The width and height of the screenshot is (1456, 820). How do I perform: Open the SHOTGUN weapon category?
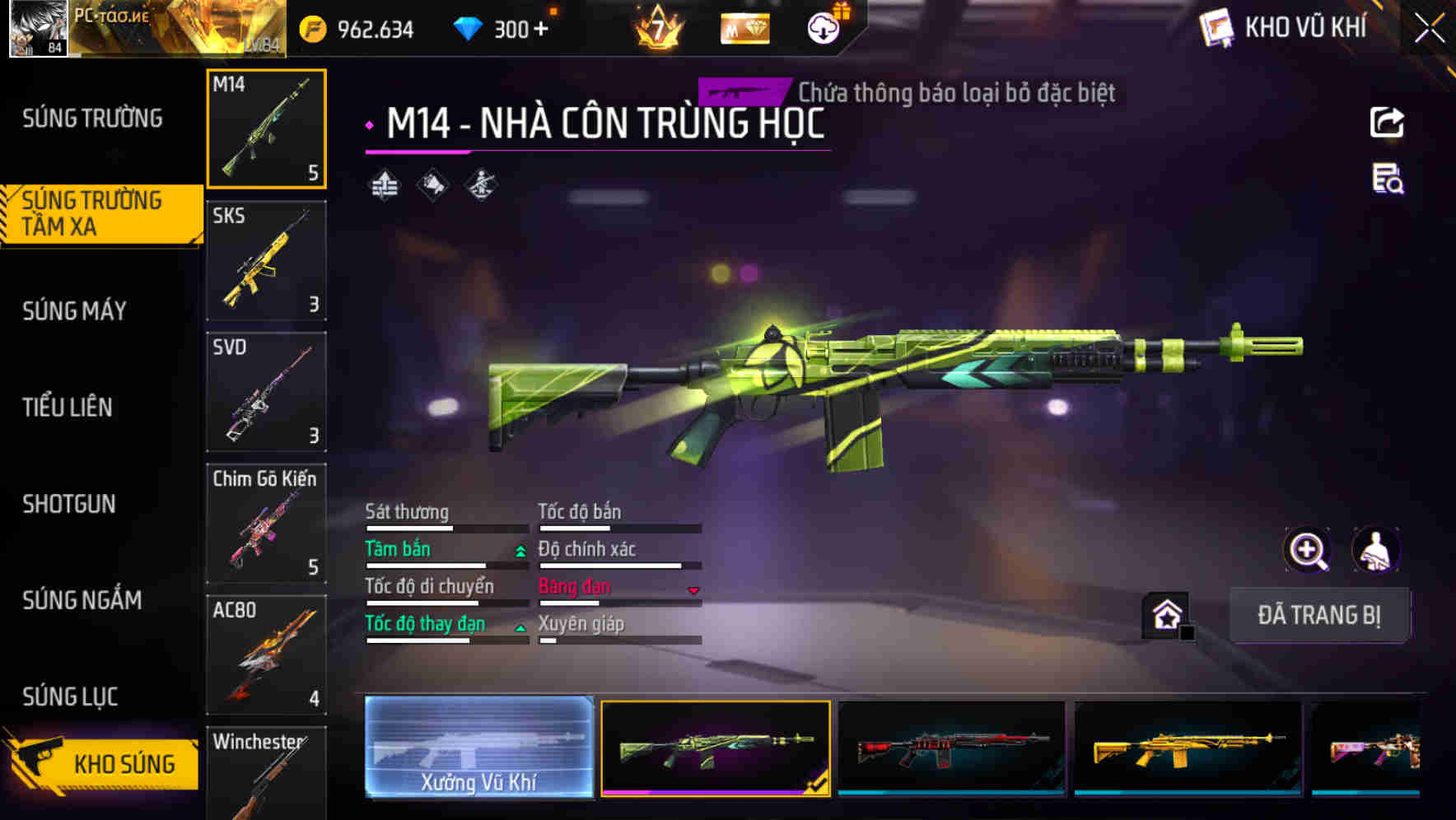[x=70, y=504]
